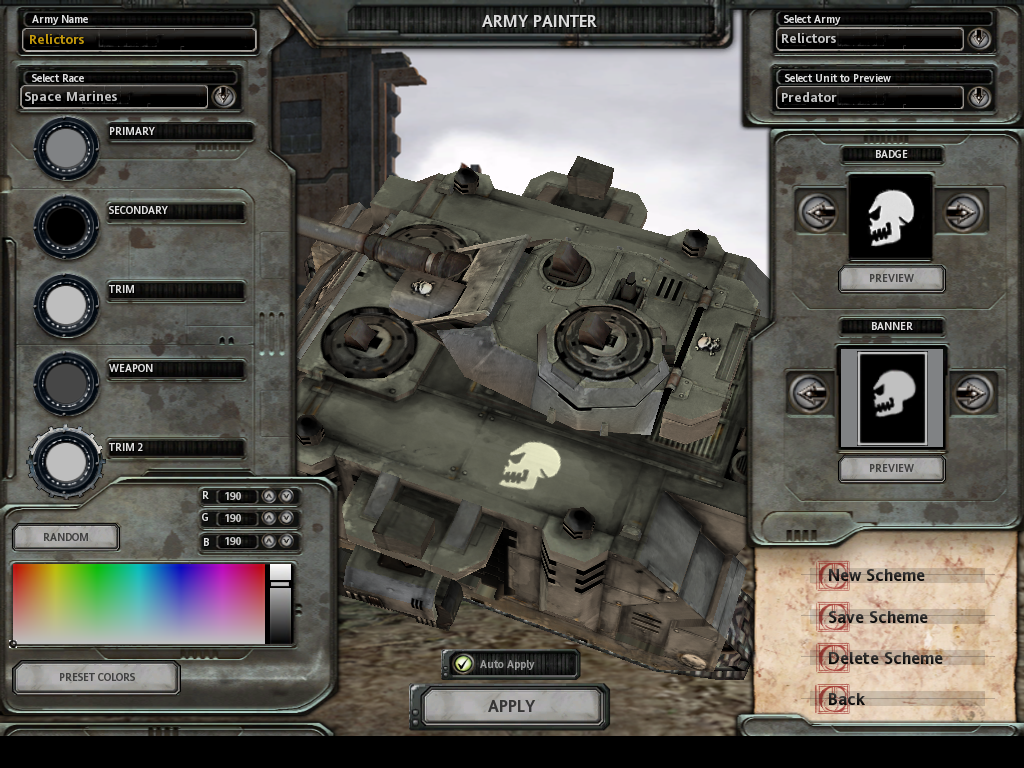Open the Select Unit to Preview dropdown
The image size is (1024, 768).
click(978, 97)
